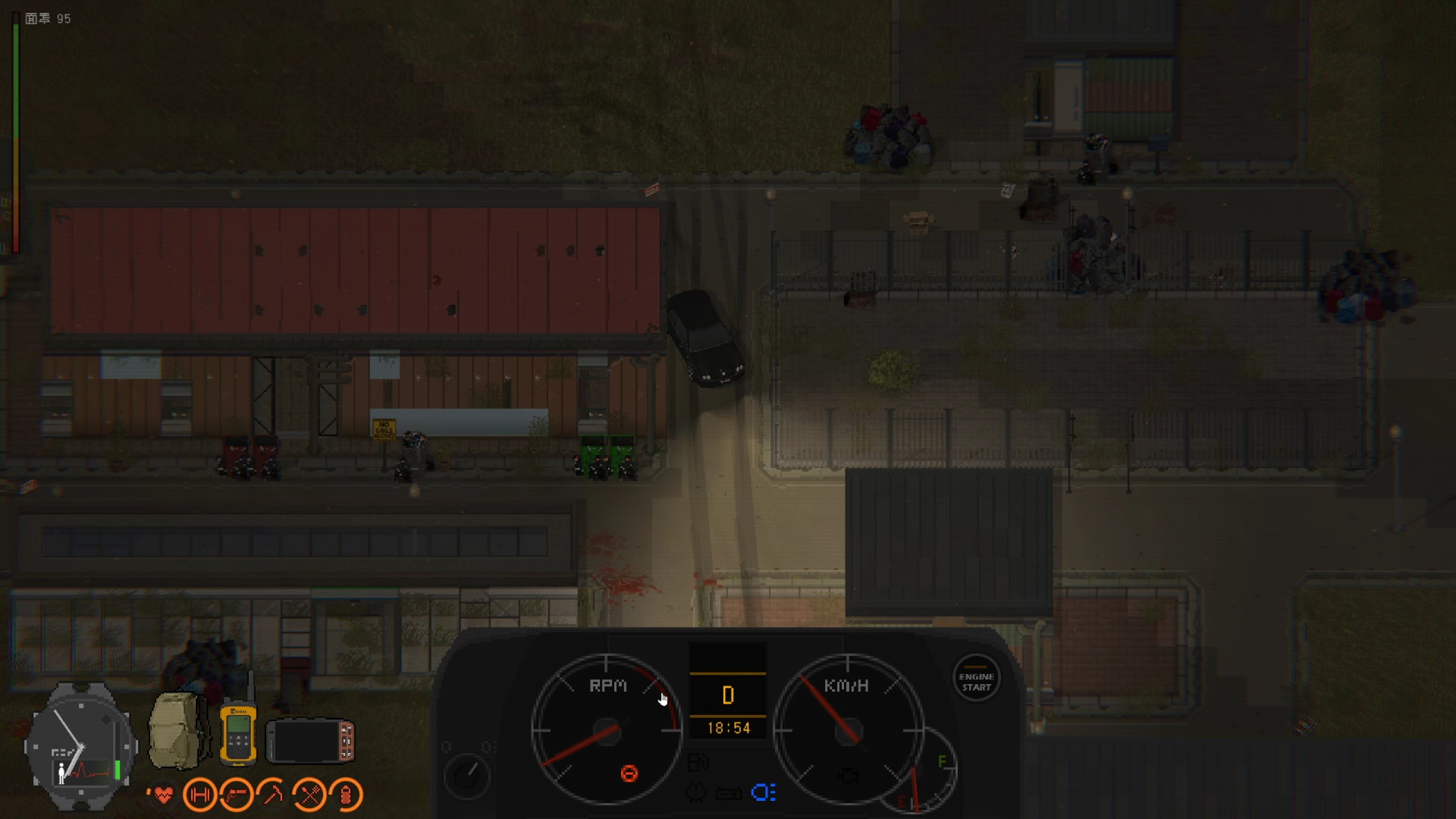Click the engine warning light inside the speedometer
Viewport: 1456px width, 819px height.
tap(848, 776)
